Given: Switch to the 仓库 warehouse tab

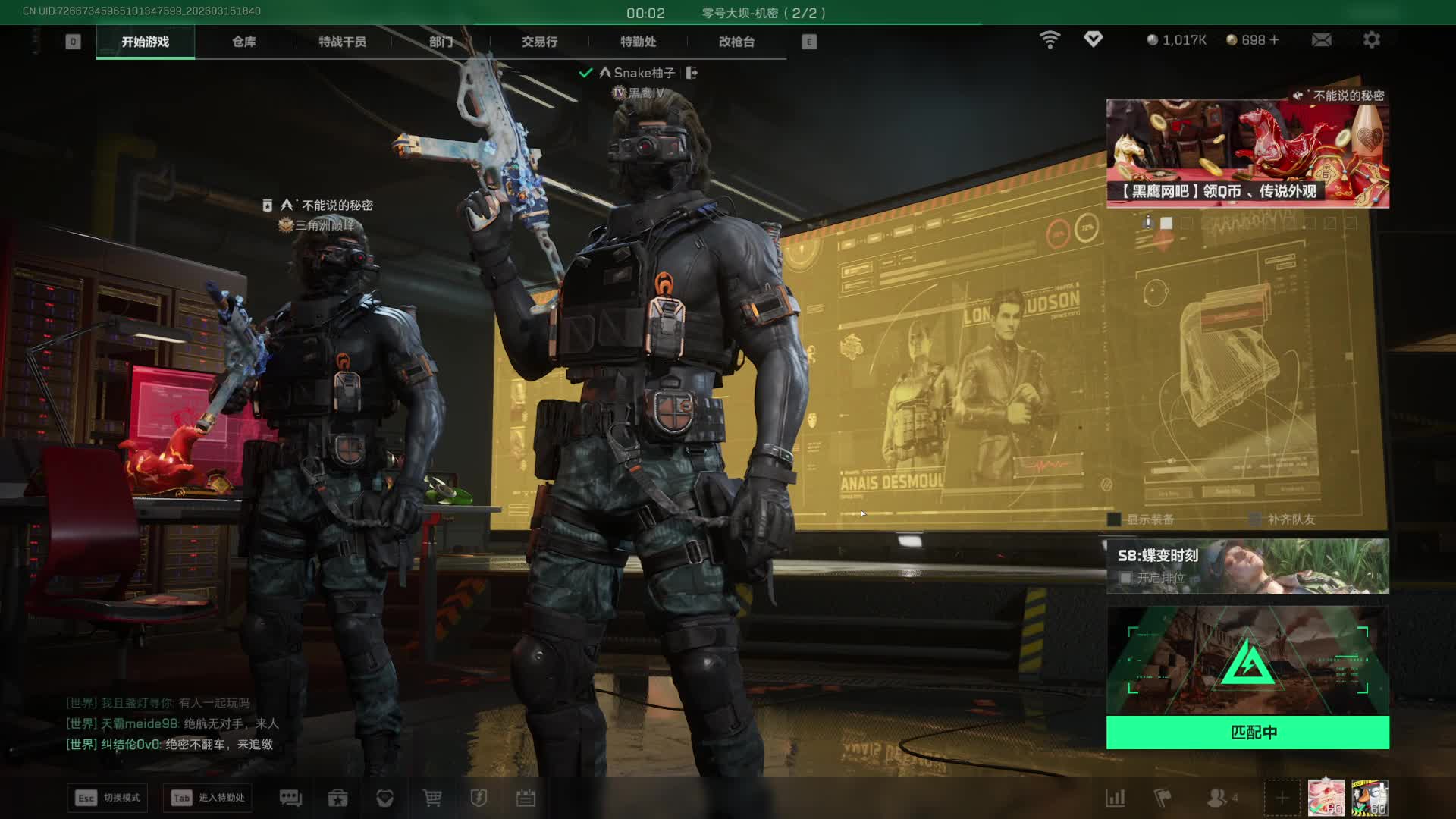Looking at the screenshot, I should [x=243, y=42].
